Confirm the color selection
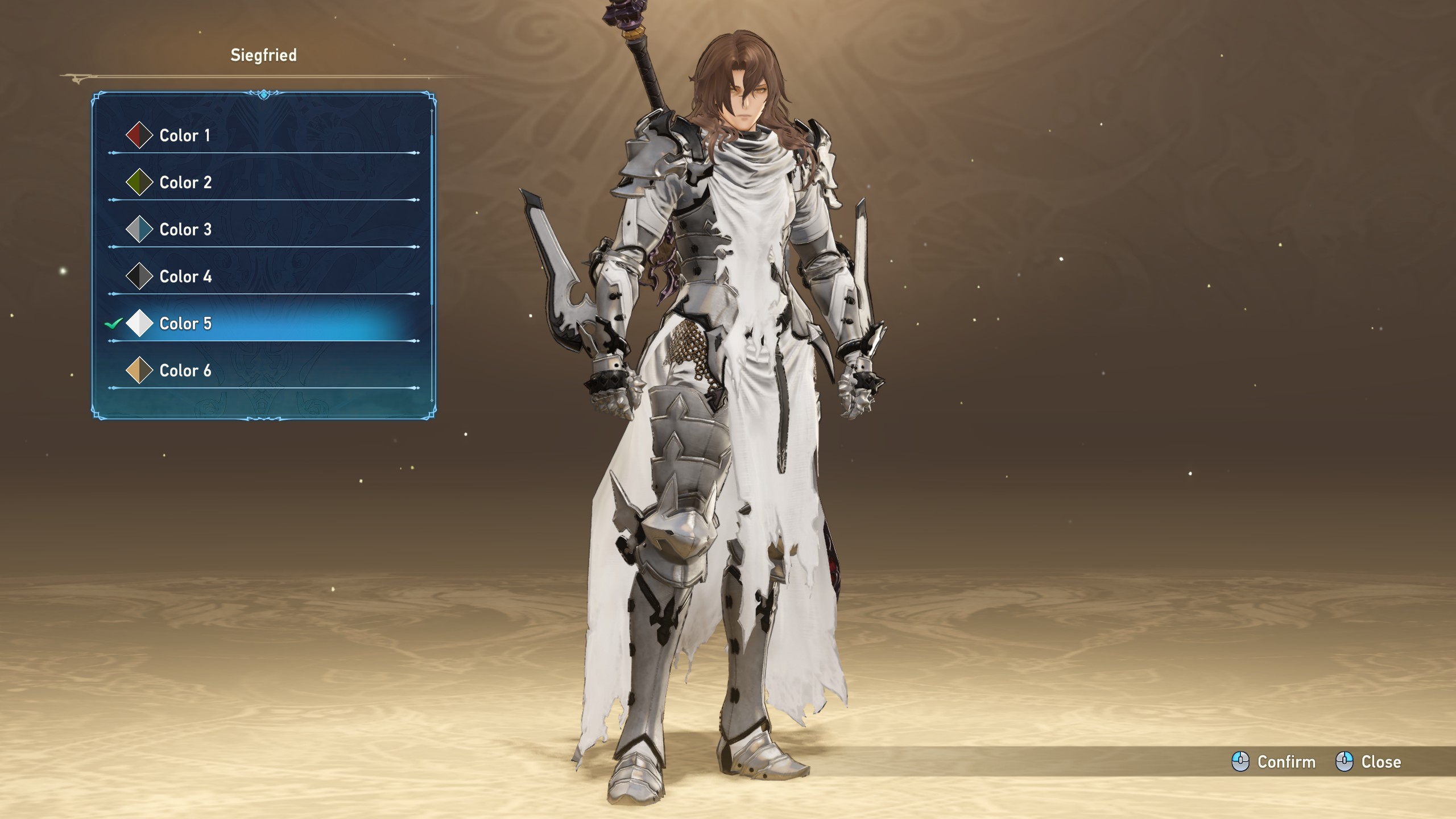1456x819 pixels. (x=1274, y=762)
